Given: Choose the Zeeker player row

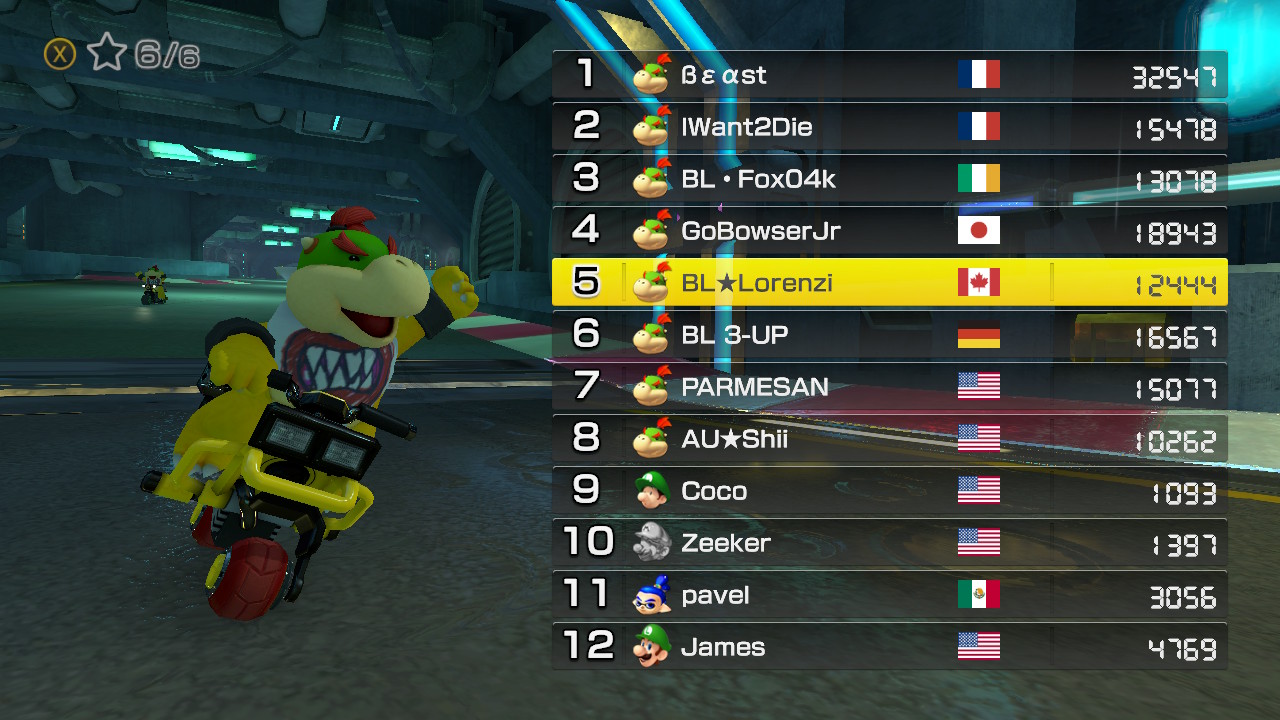Looking at the screenshot, I should pos(889,543).
